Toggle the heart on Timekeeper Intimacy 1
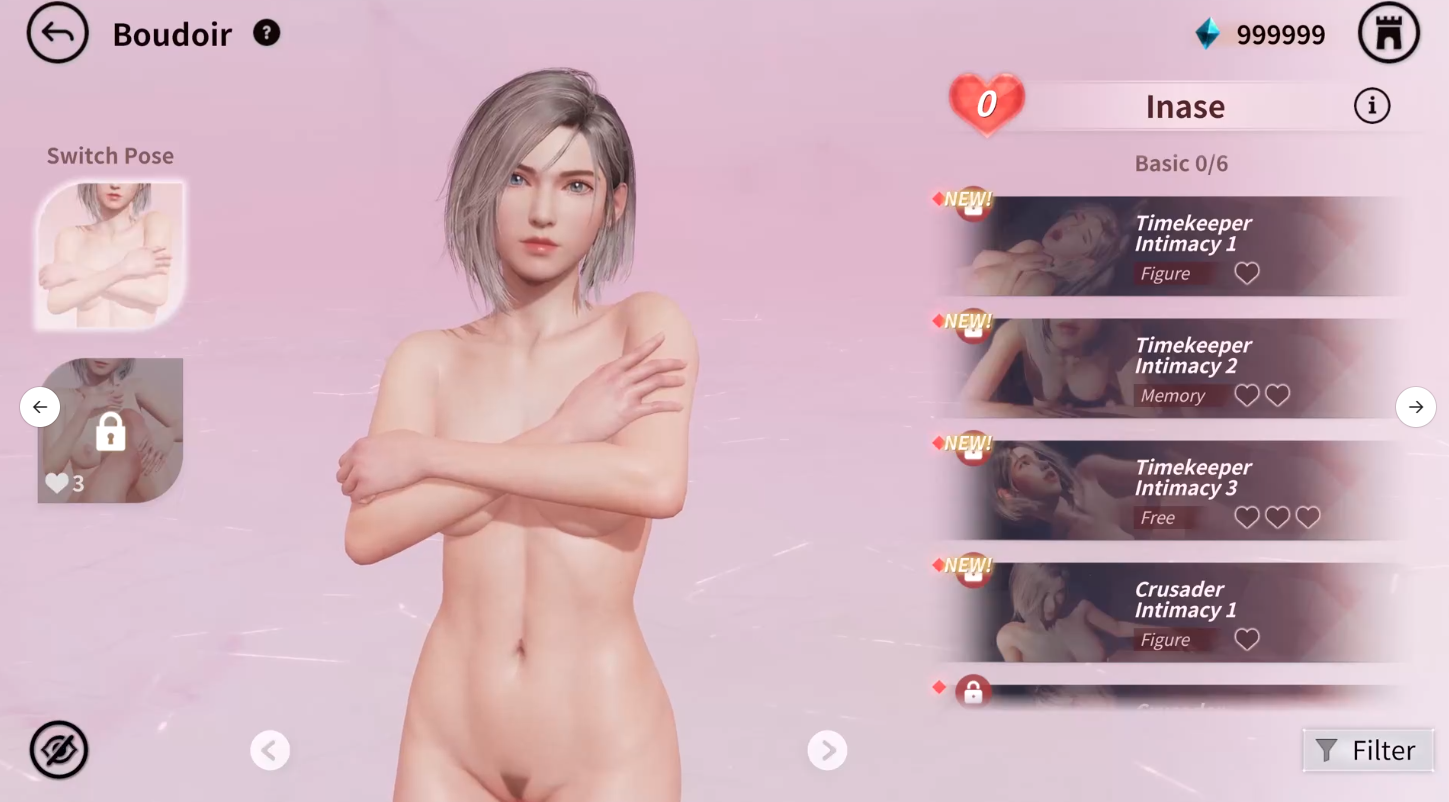The width and height of the screenshot is (1449, 802). coord(1247,273)
